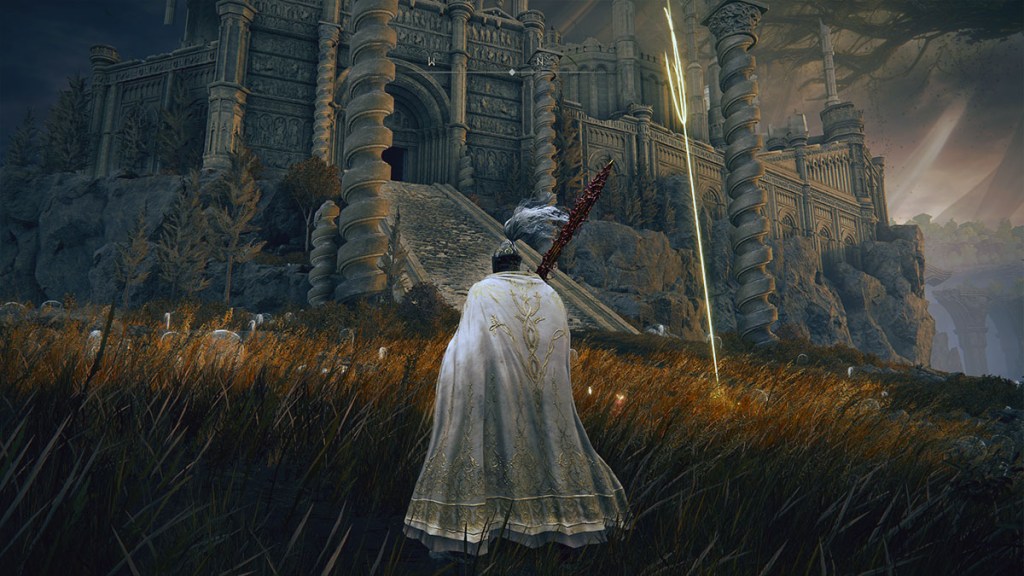Select the N marker on the compass
Image resolution: width=1024 pixels, height=576 pixels.
538,61
